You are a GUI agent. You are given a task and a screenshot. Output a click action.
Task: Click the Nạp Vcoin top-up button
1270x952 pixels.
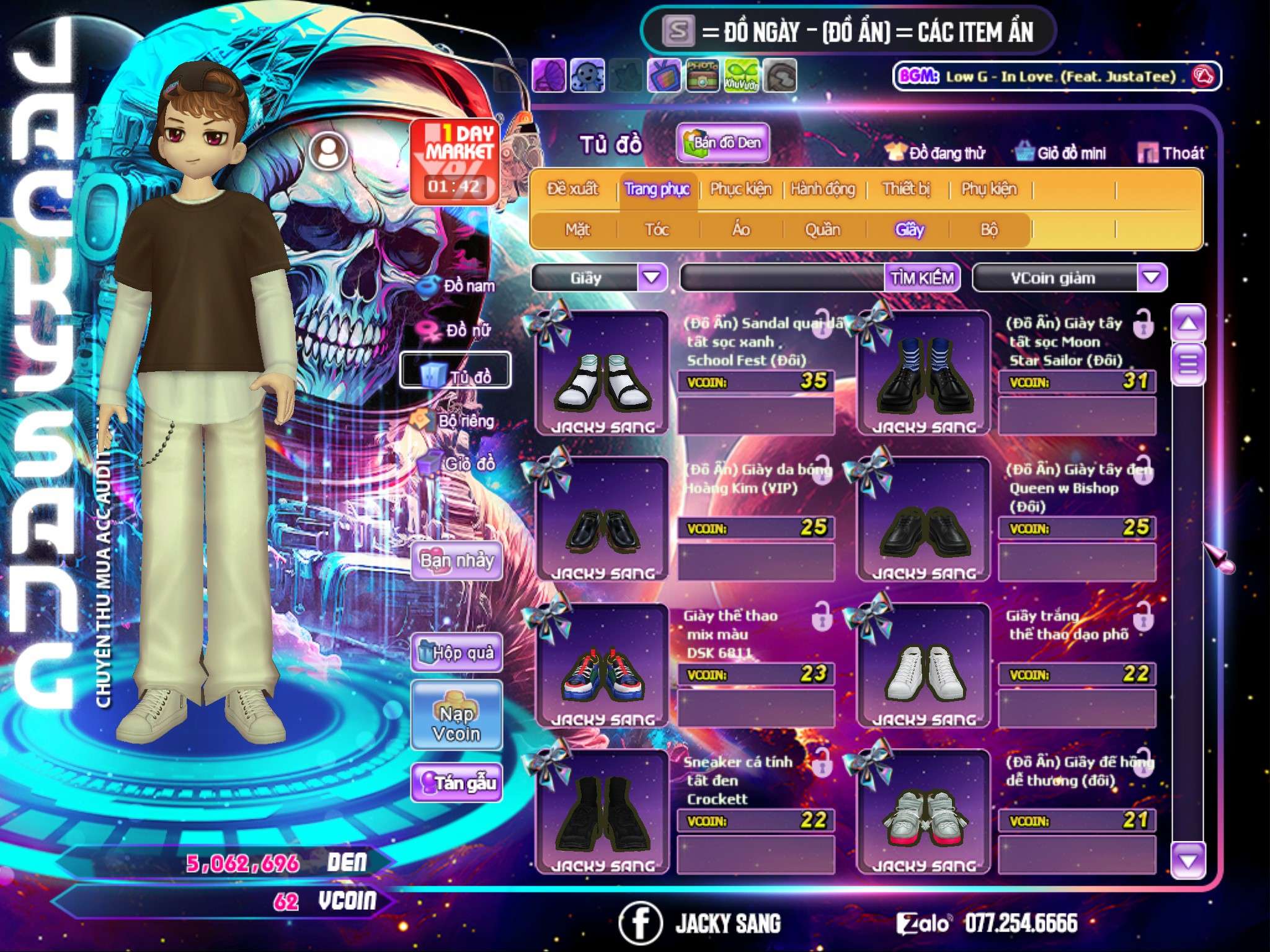tap(456, 723)
